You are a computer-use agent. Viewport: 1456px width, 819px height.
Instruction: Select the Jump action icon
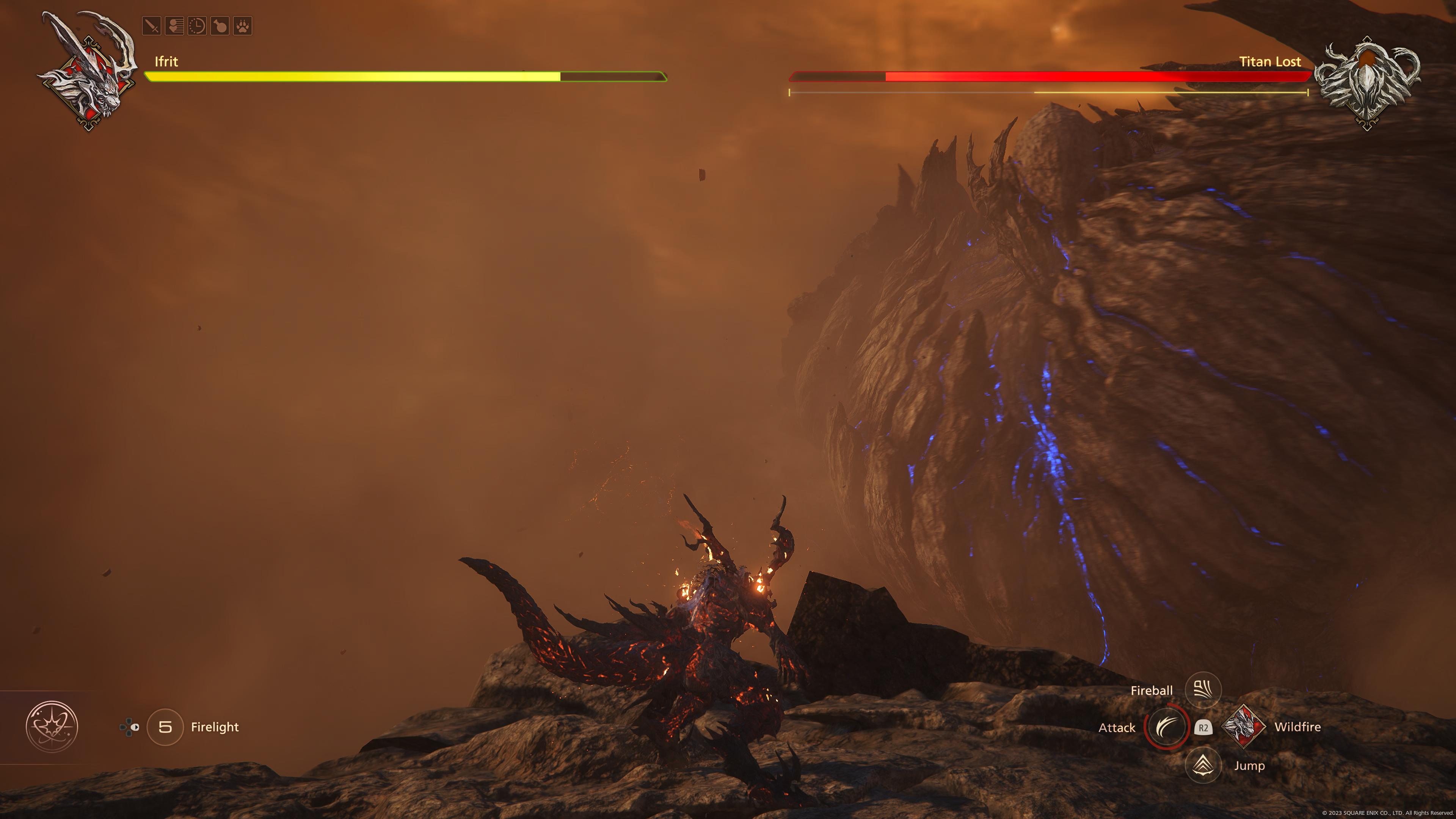1203,765
